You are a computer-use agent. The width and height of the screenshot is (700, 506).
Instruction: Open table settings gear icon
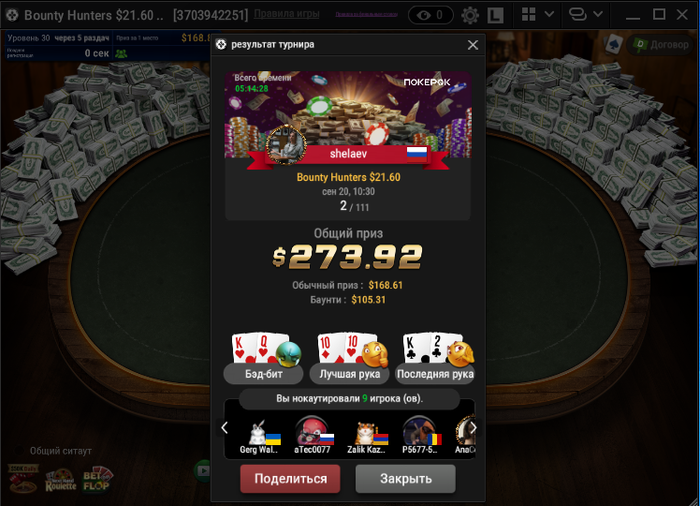click(470, 15)
